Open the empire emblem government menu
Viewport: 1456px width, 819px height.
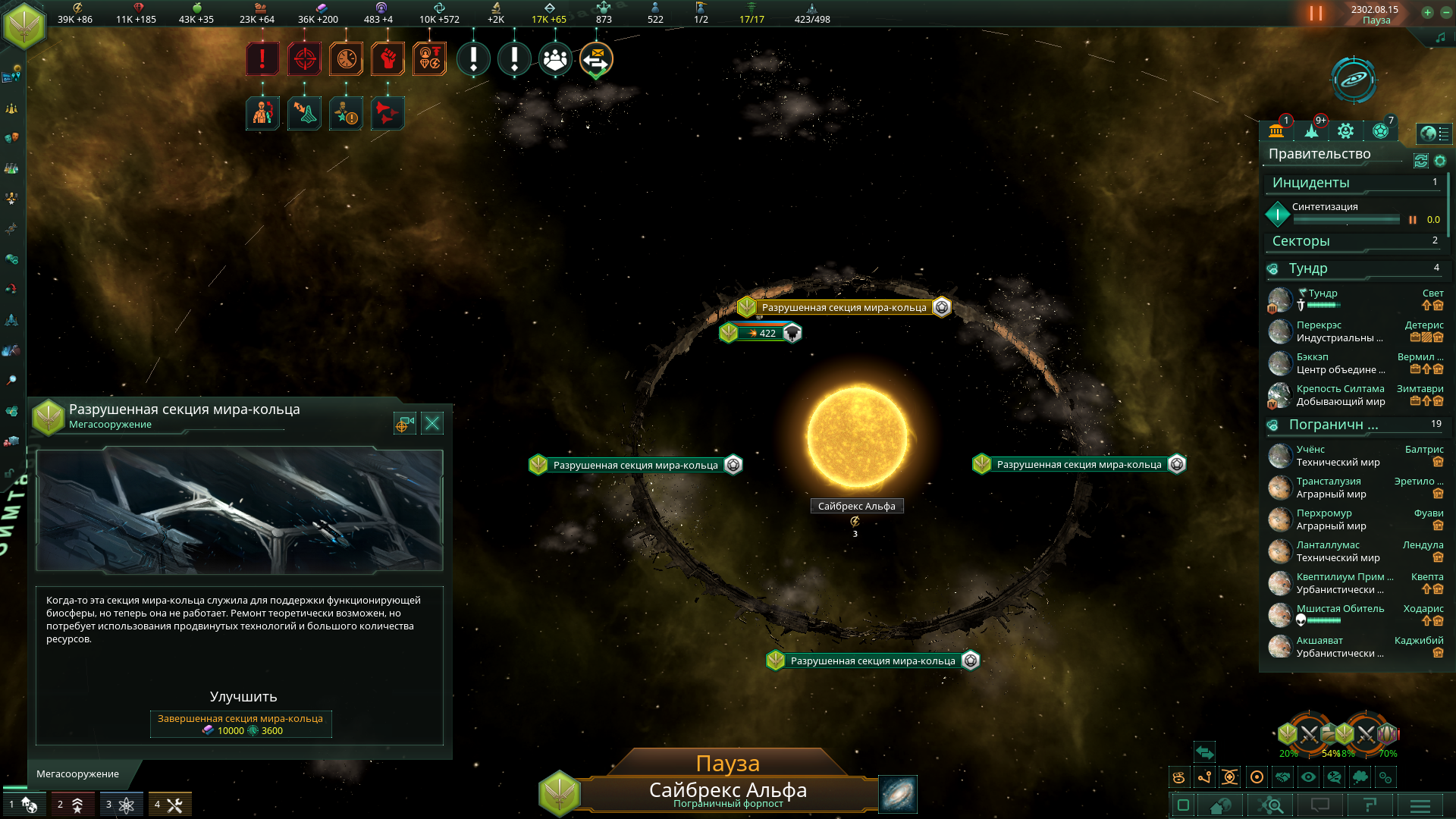click(x=24, y=26)
